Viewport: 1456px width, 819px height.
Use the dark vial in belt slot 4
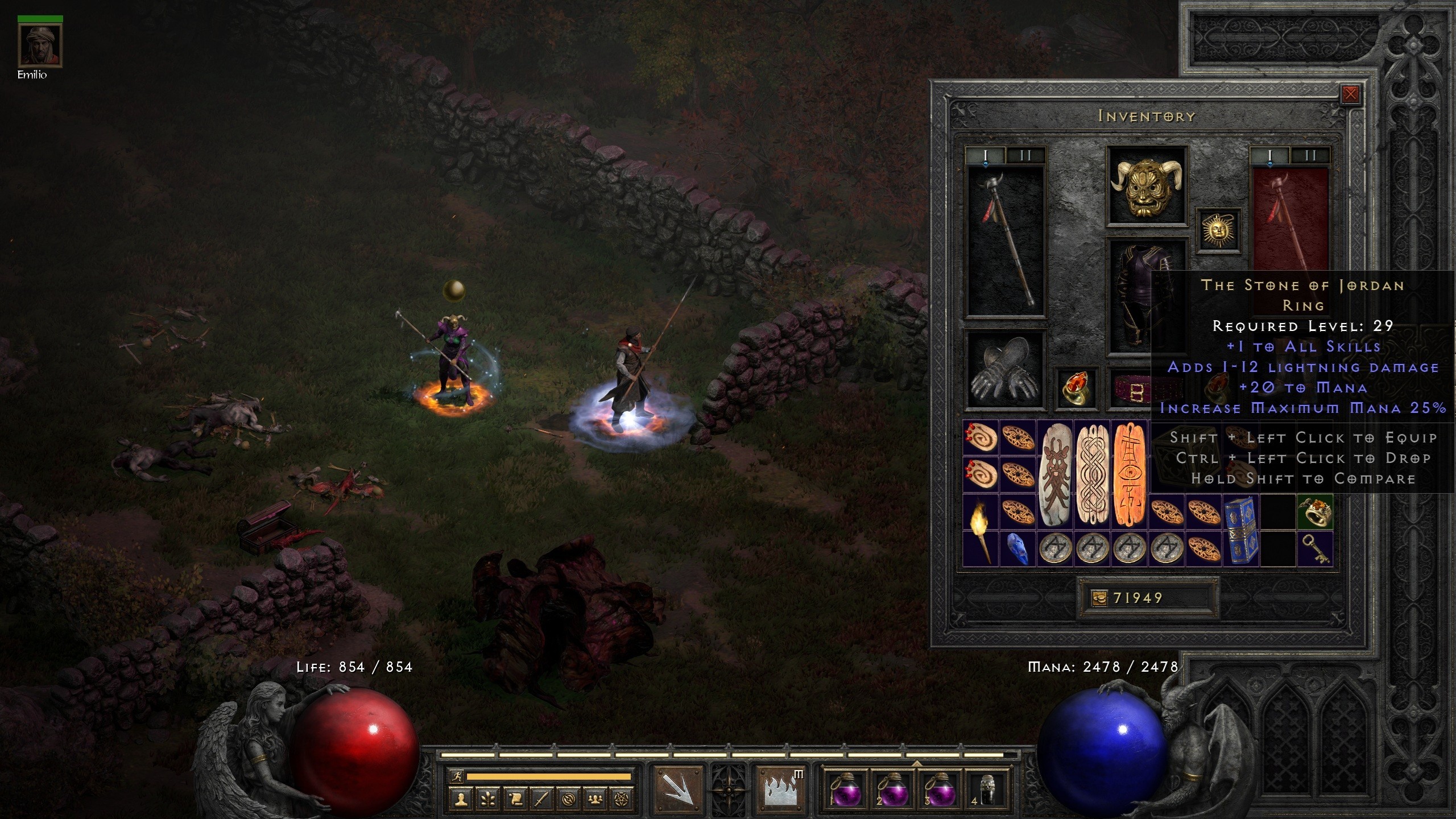987,788
